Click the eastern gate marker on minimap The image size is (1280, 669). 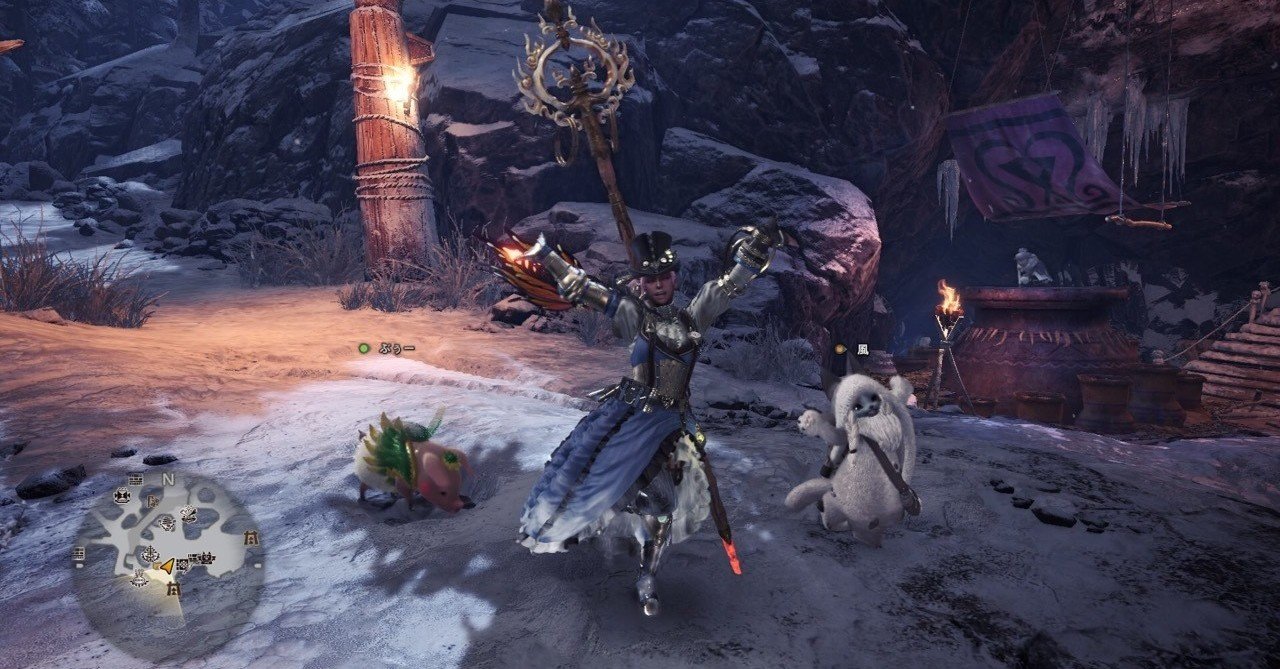(x=251, y=538)
